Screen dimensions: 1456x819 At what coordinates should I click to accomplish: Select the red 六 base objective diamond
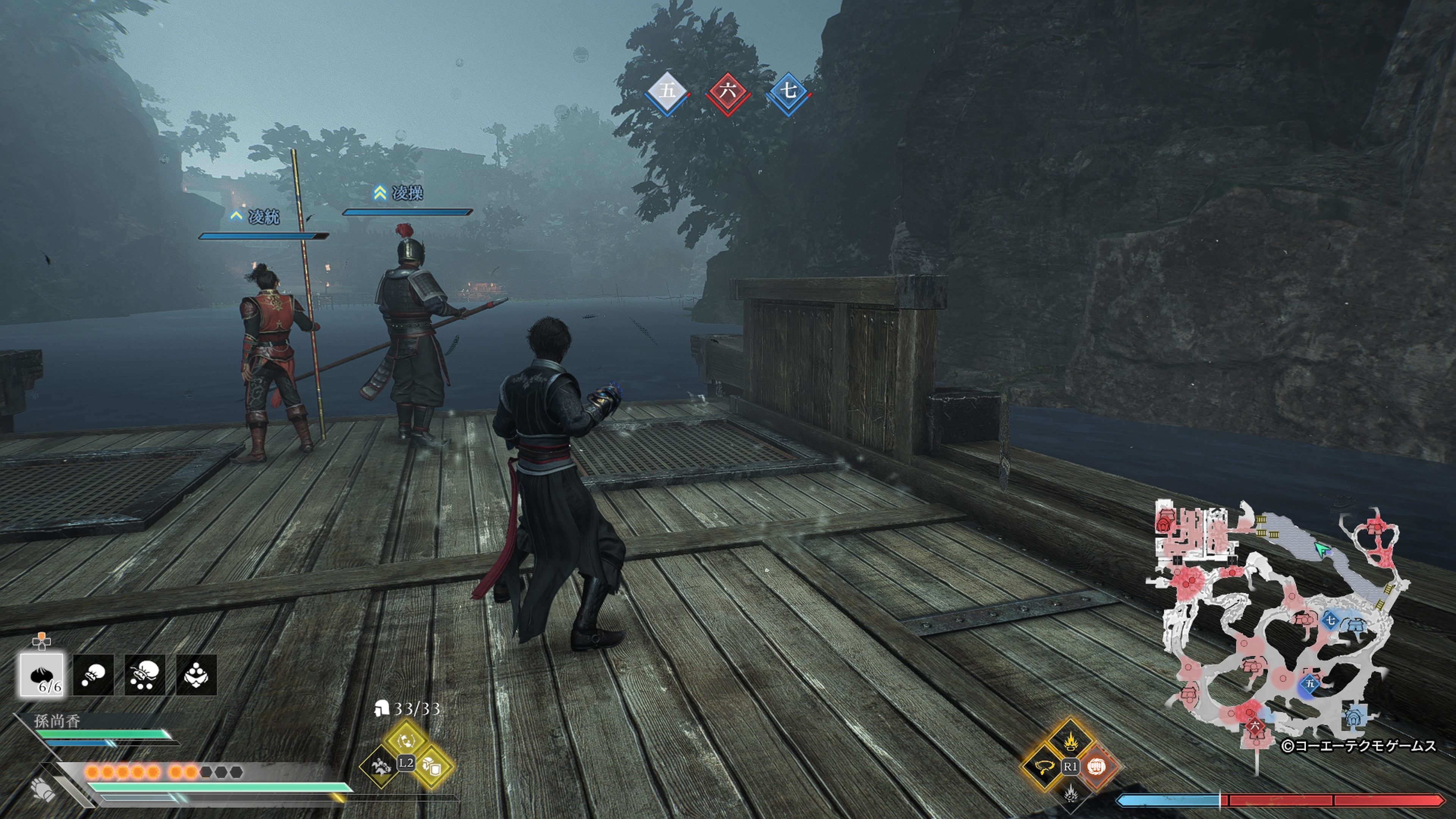point(728,91)
